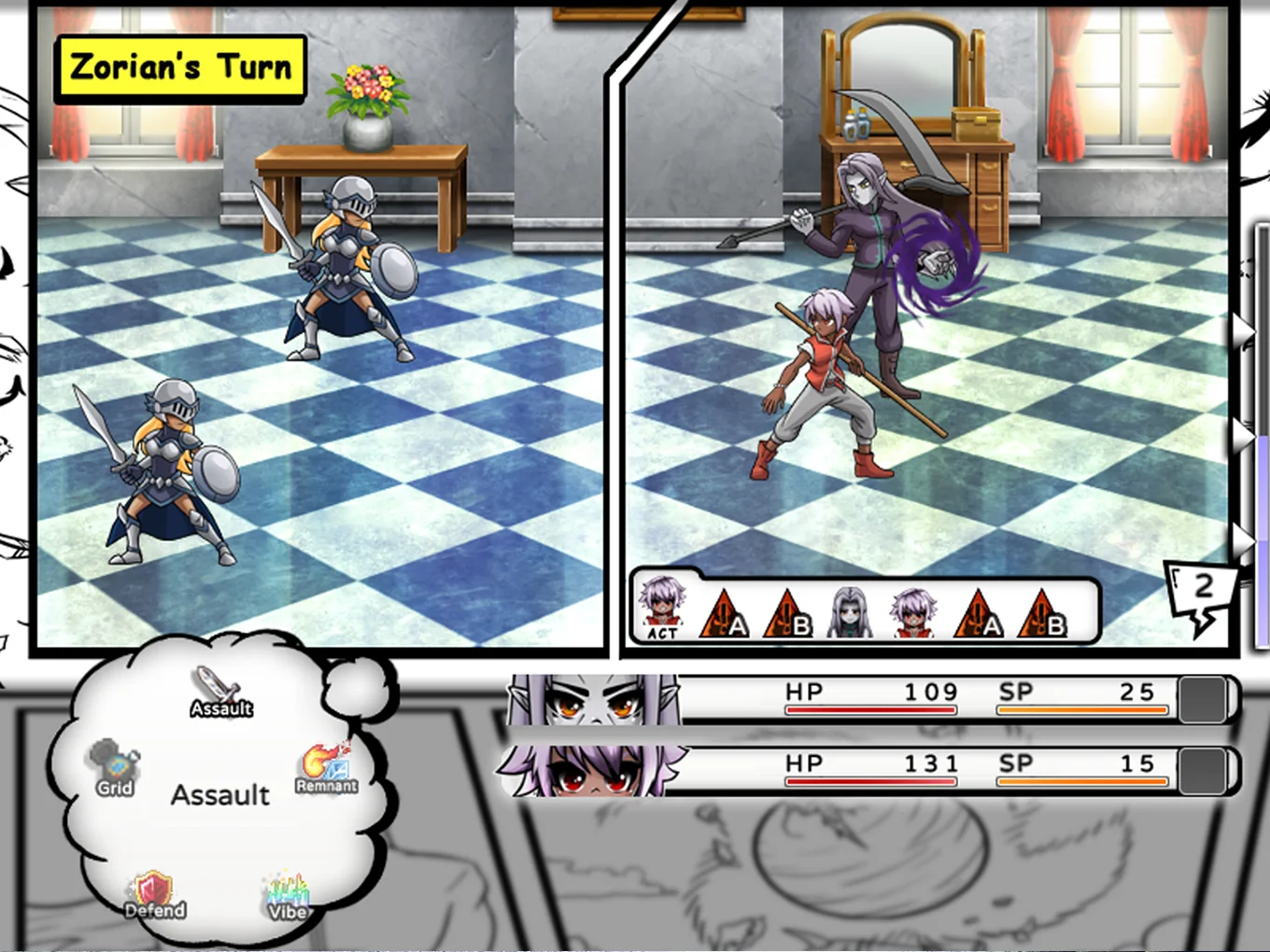Select the Vibe command icon
This screenshot has width=1270, height=952.
point(288,897)
